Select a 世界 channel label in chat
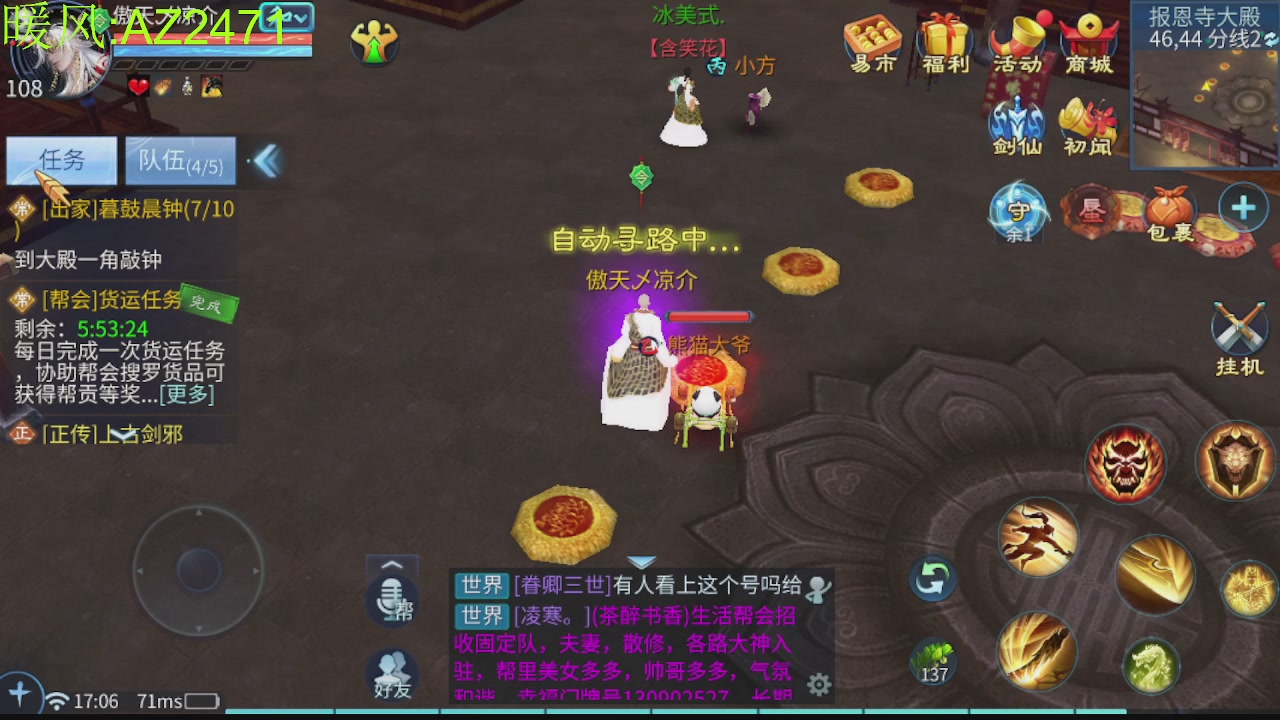The image size is (1280, 720). (483, 586)
